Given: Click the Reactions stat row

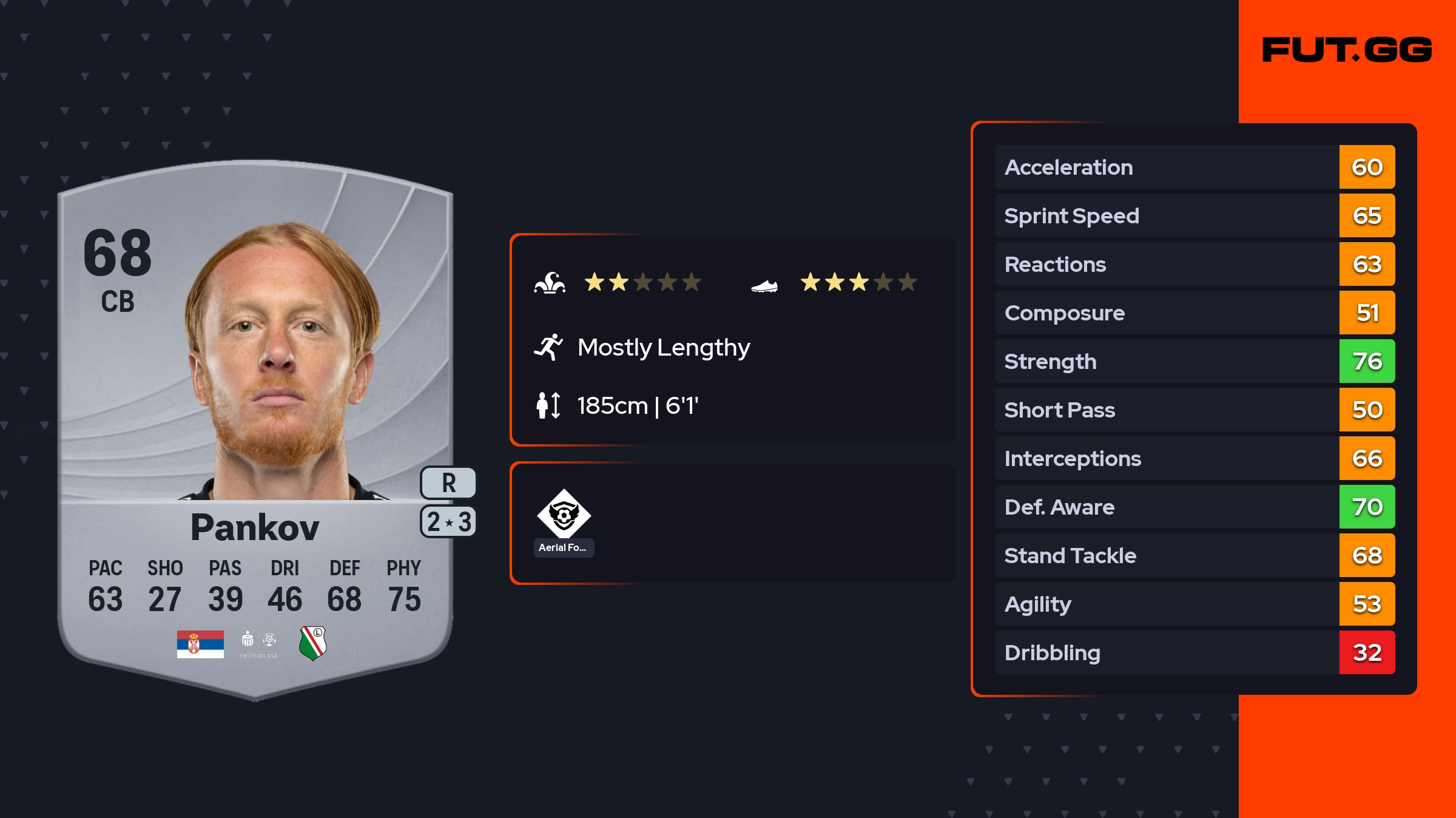Looking at the screenshot, I should 1194,264.
